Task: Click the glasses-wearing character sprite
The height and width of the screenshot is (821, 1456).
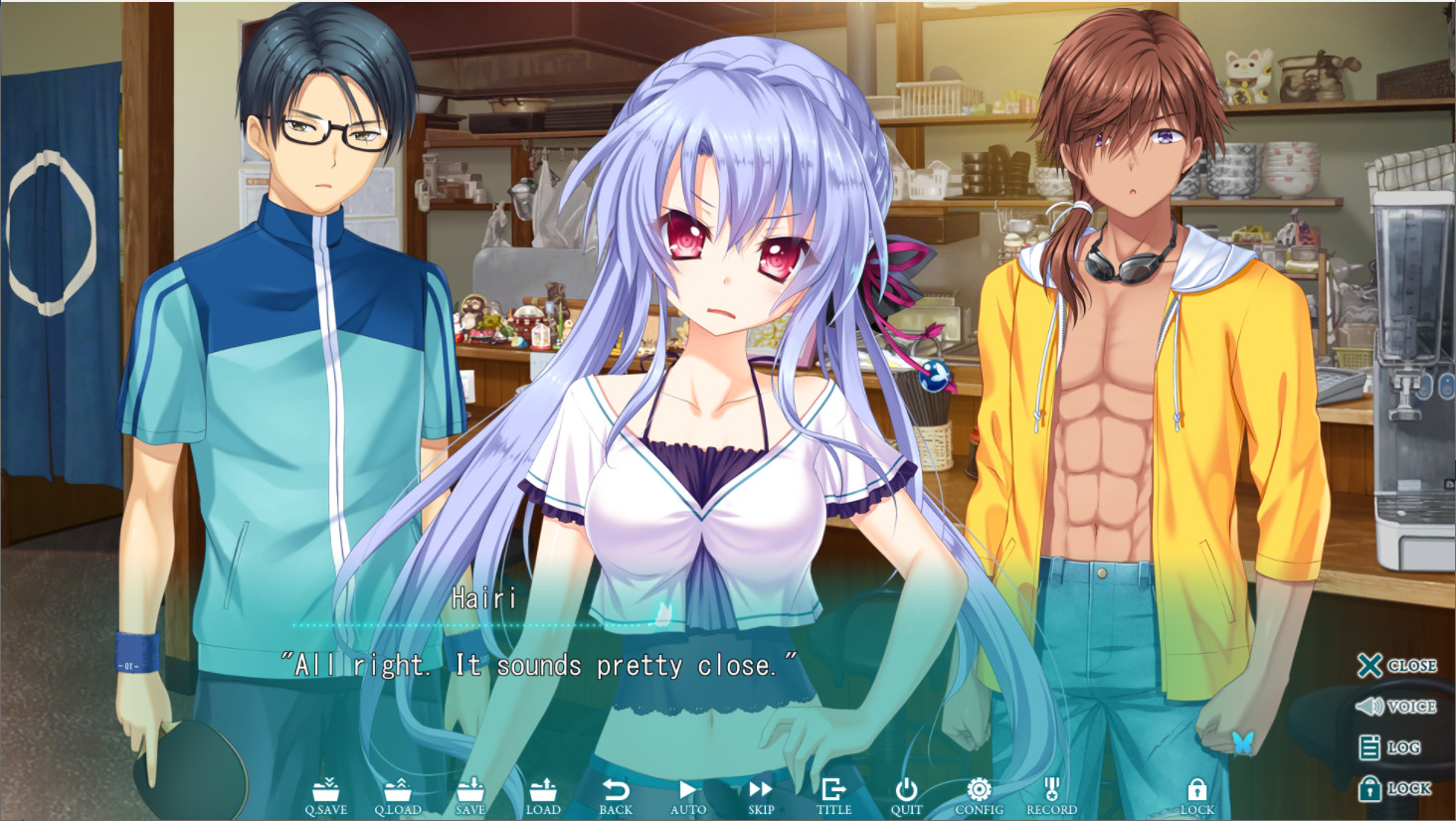Action: (298, 298)
